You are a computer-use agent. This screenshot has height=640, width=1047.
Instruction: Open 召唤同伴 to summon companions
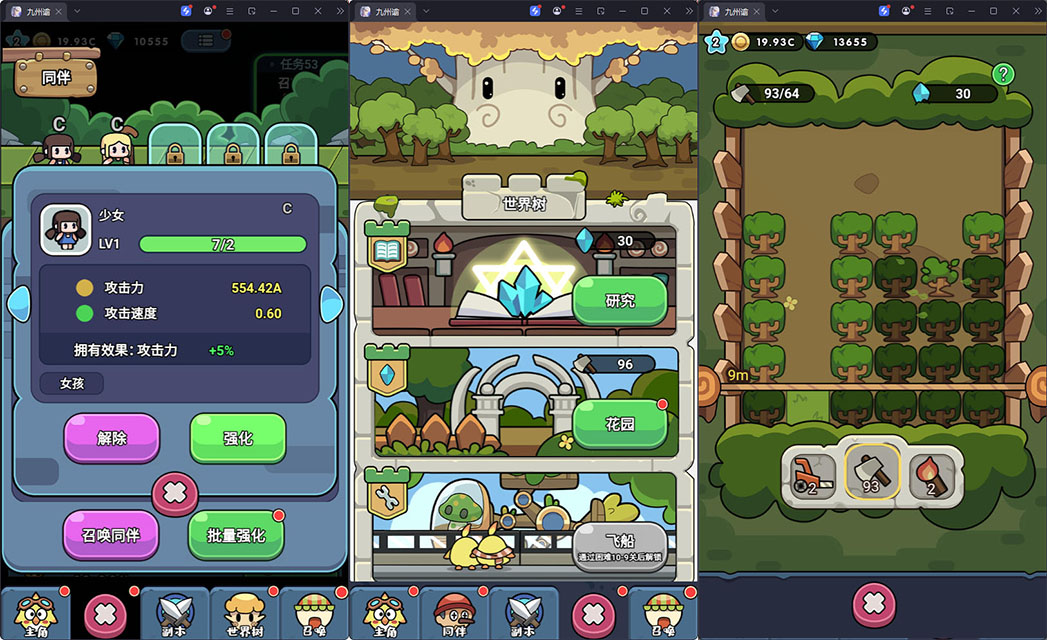[x=111, y=534]
